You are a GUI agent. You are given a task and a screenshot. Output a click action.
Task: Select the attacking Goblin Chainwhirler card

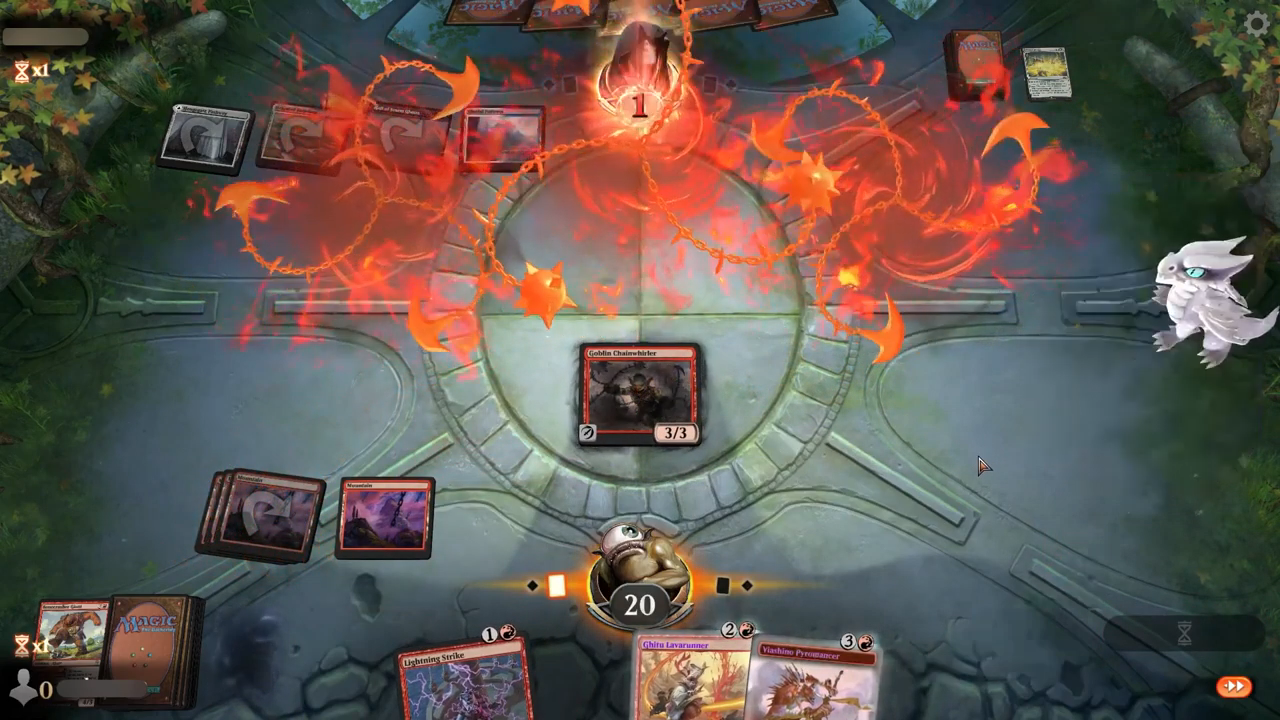[x=639, y=393]
